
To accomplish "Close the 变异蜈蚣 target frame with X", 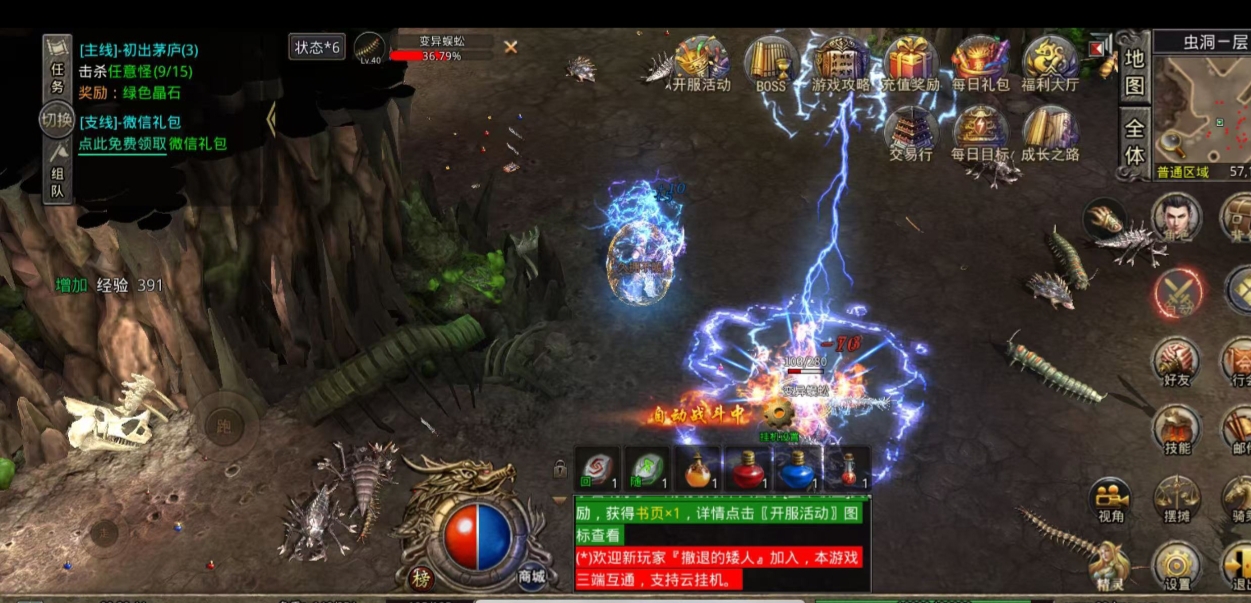I will 511,47.
